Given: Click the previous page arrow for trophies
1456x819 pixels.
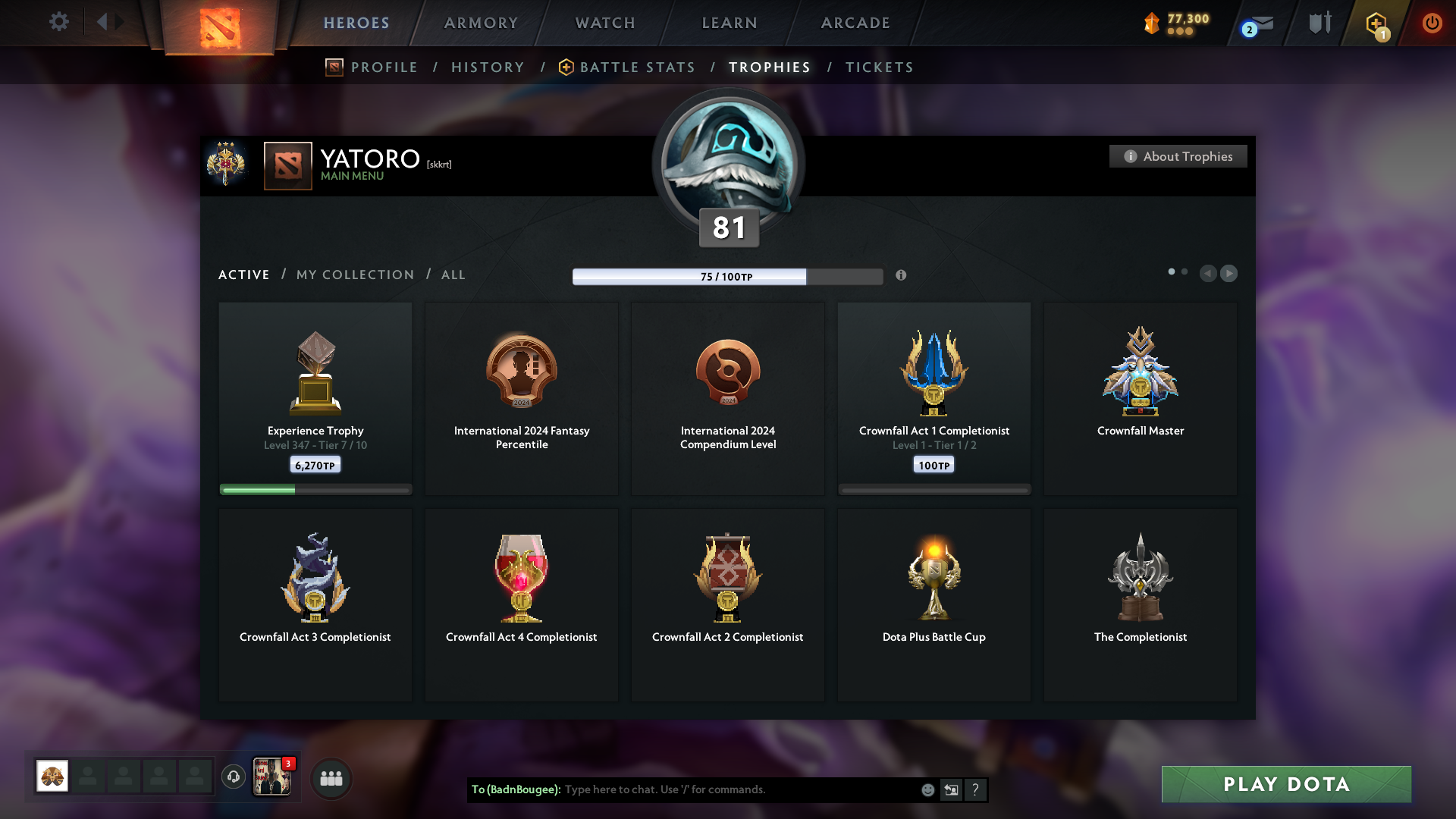Looking at the screenshot, I should coord(1209,274).
